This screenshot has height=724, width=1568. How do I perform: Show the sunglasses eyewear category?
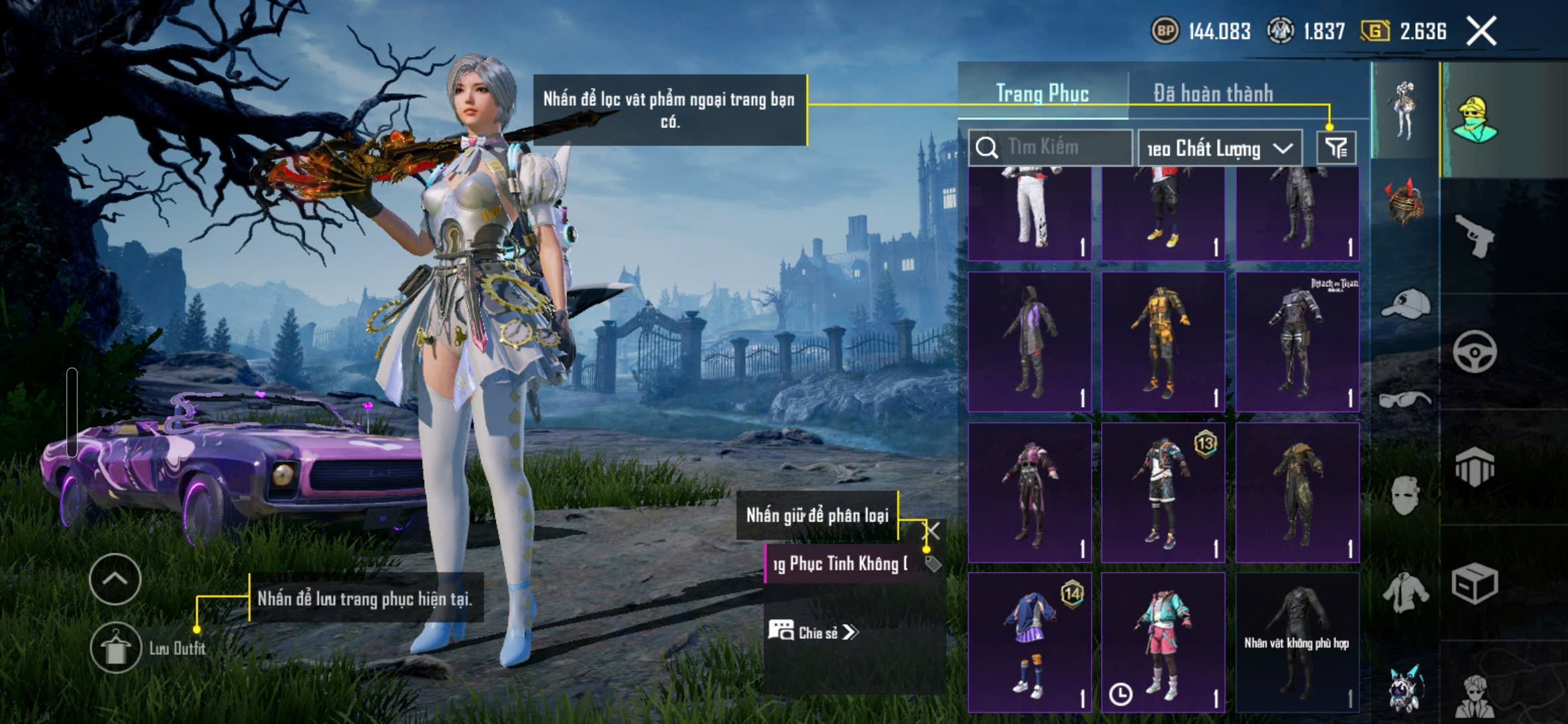click(x=1405, y=400)
